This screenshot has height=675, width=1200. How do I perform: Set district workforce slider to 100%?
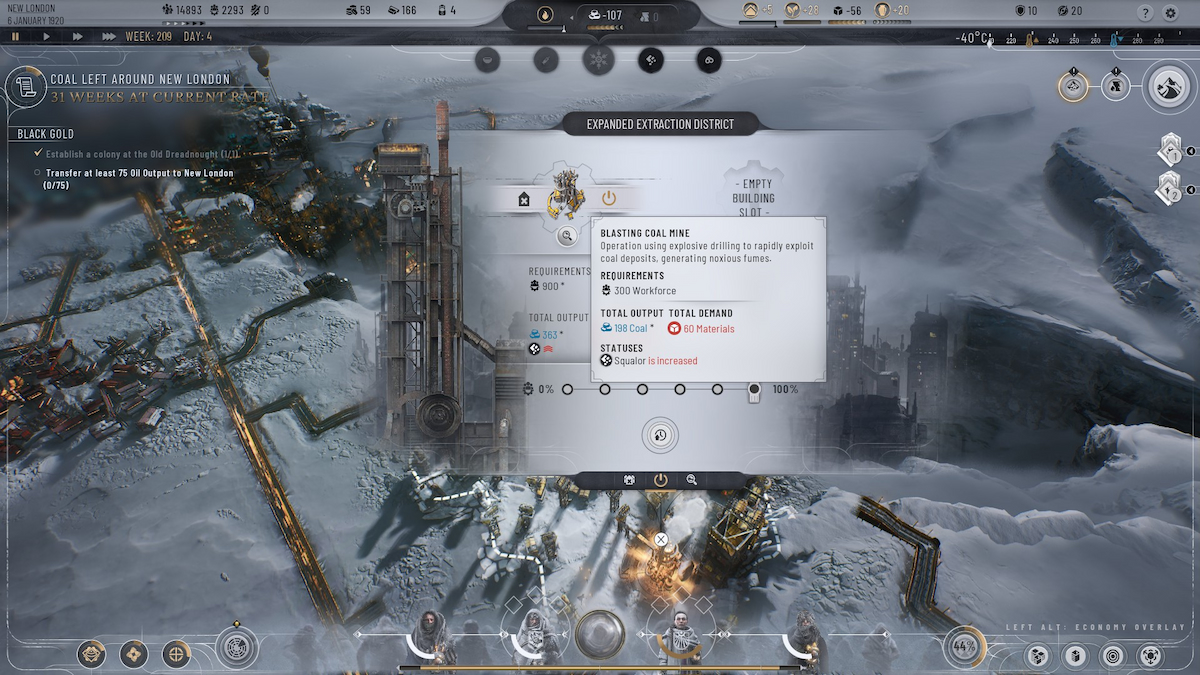[x=755, y=389]
